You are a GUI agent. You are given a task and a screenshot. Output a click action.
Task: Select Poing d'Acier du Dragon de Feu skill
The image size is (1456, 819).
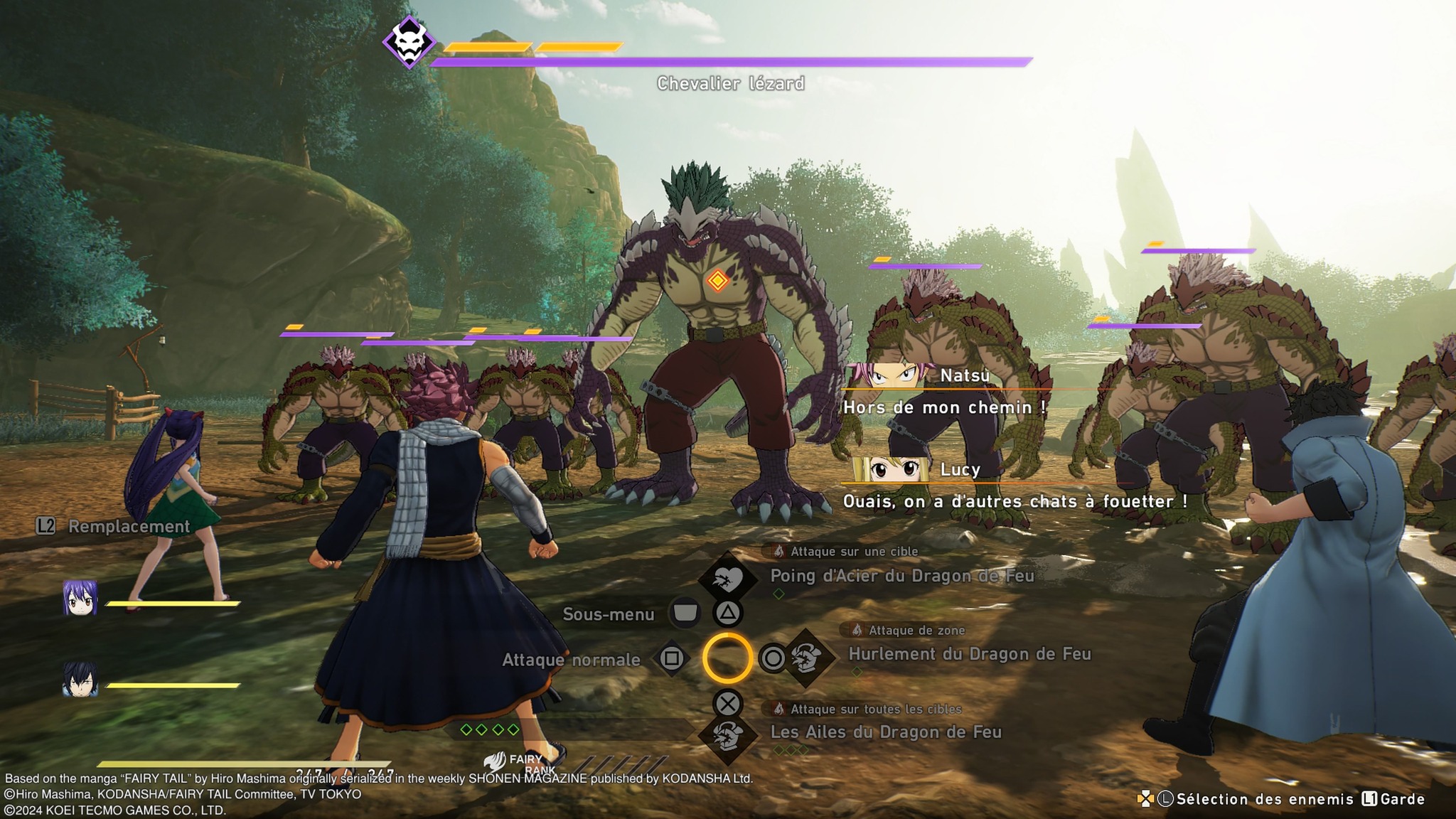[901, 576]
